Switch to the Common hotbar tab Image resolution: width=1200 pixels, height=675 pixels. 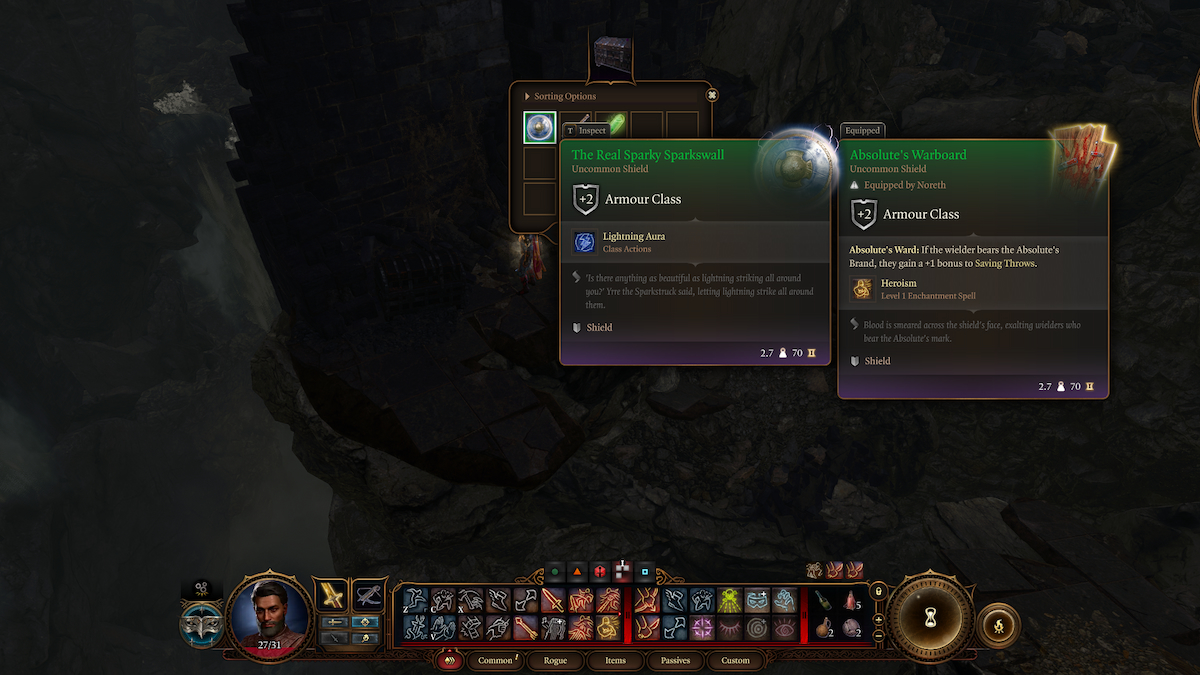496,660
